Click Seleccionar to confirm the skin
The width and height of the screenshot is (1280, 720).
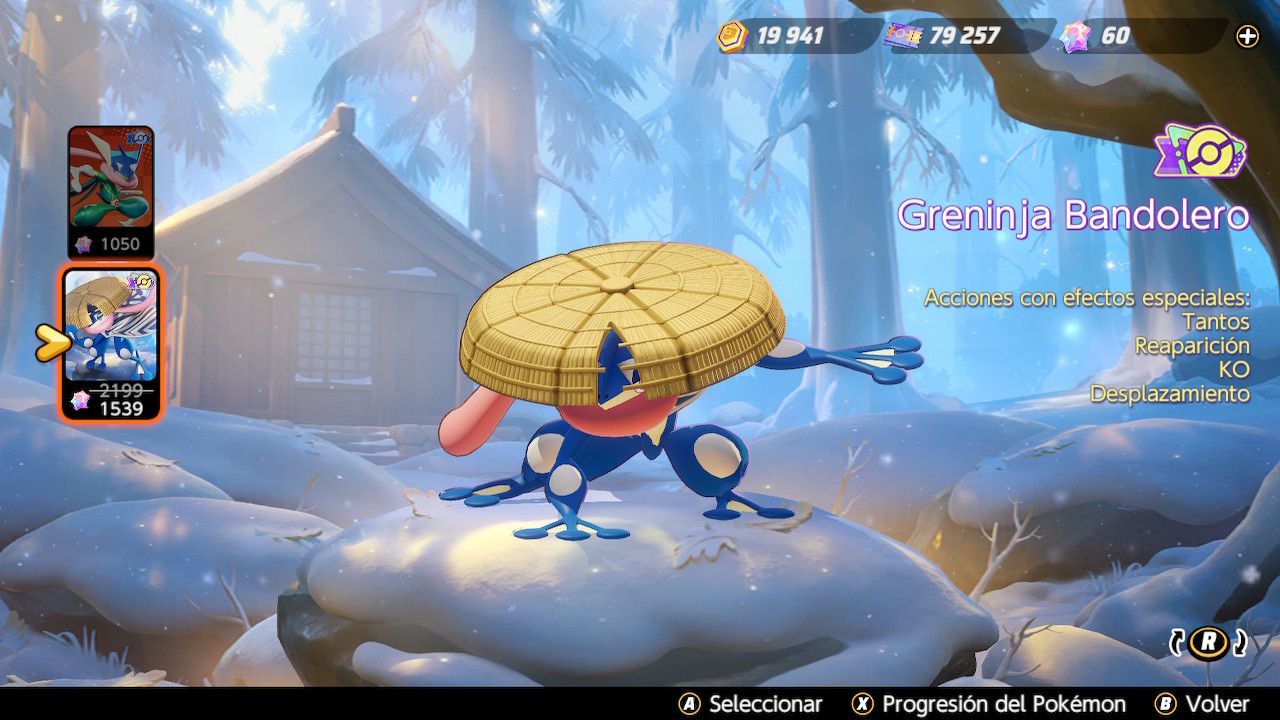pyautogui.click(x=751, y=704)
